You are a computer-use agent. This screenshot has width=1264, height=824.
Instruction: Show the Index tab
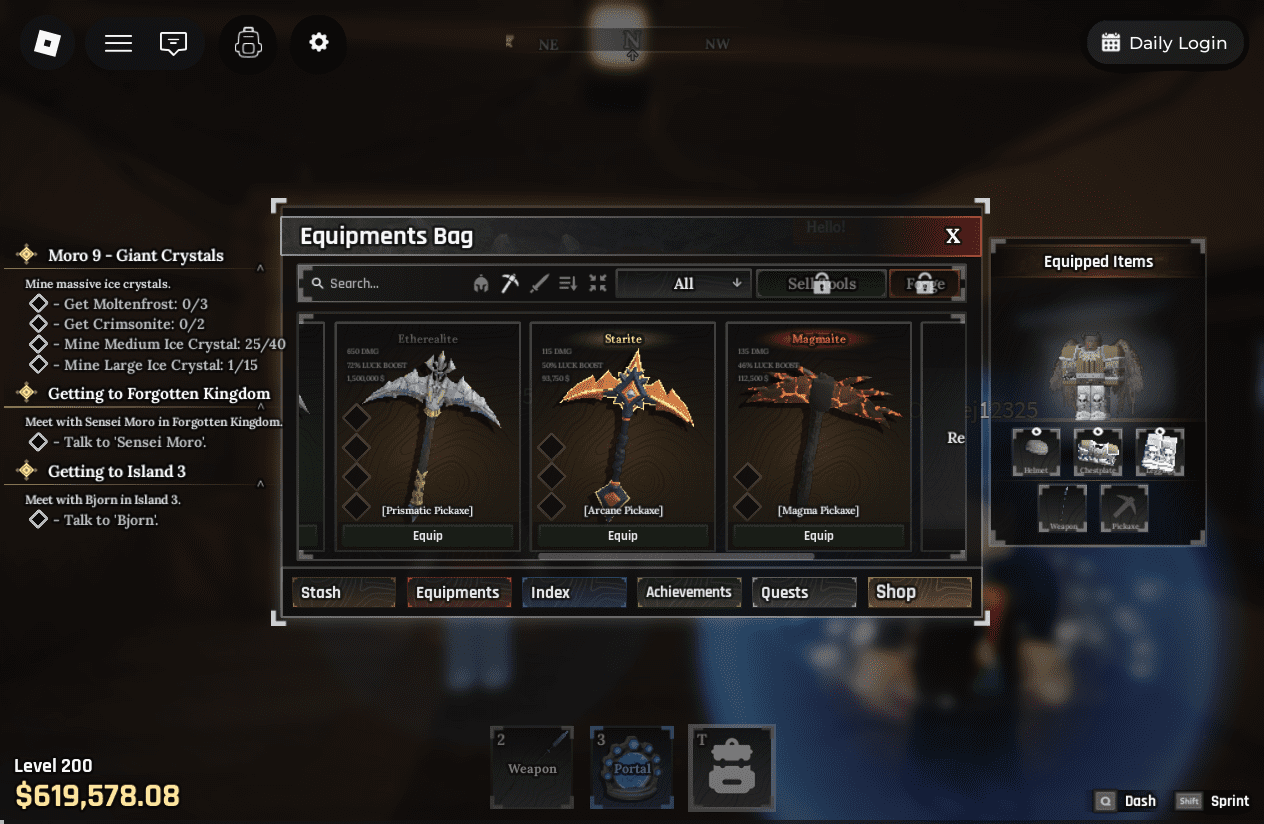point(574,592)
